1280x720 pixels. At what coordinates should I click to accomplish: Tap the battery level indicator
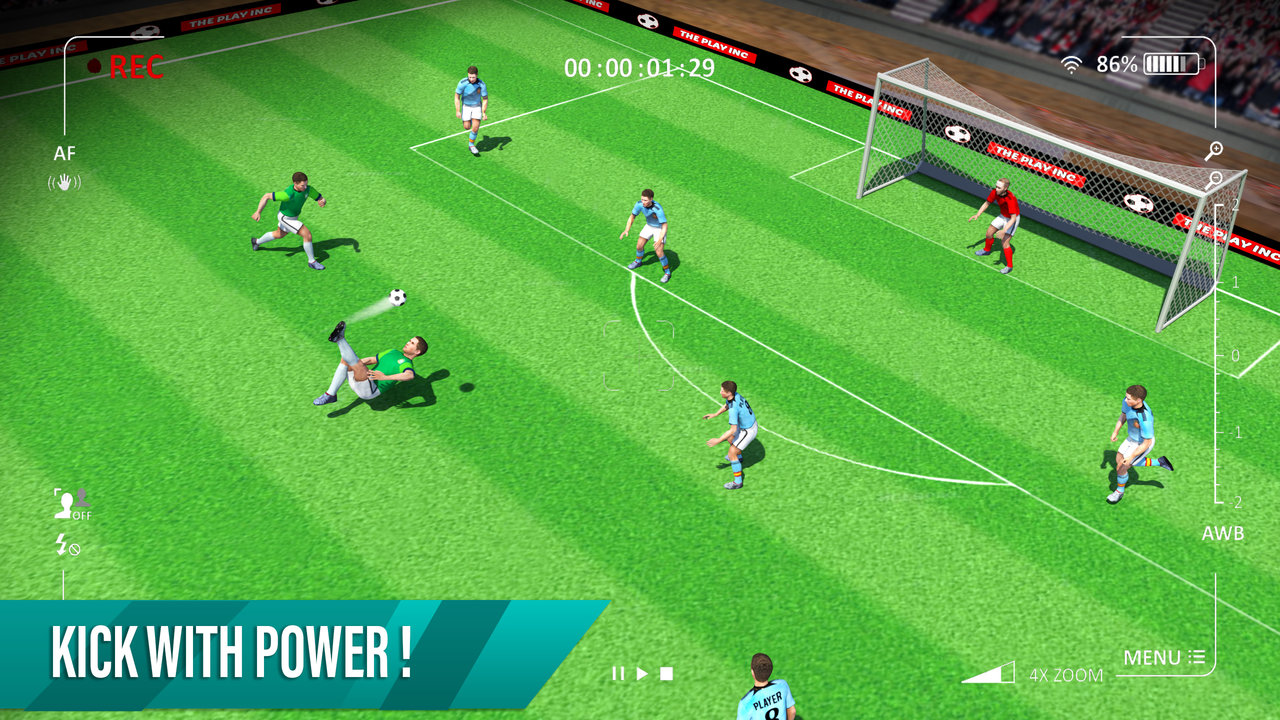pos(1172,63)
